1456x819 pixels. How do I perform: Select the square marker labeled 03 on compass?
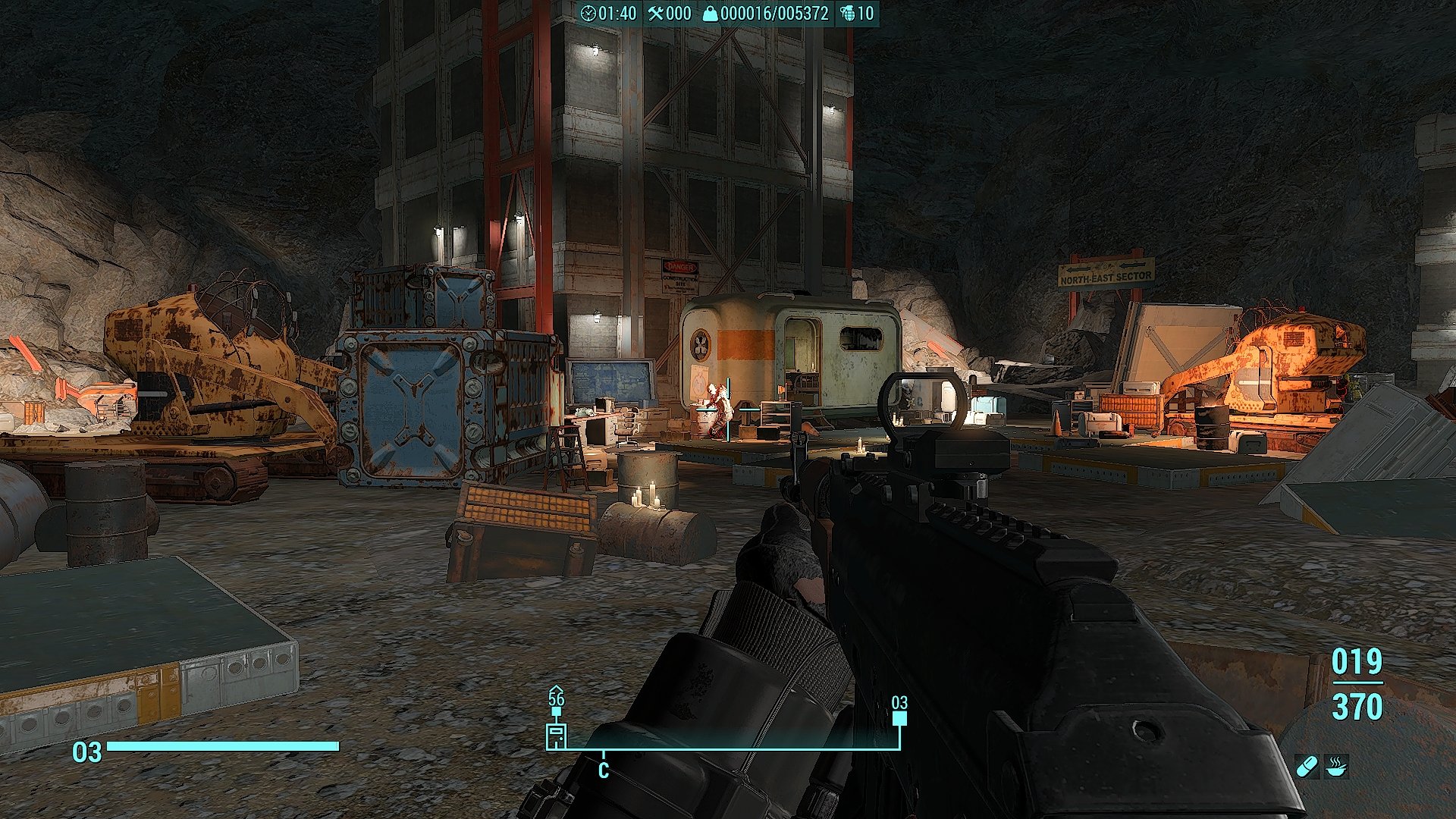coord(899,719)
